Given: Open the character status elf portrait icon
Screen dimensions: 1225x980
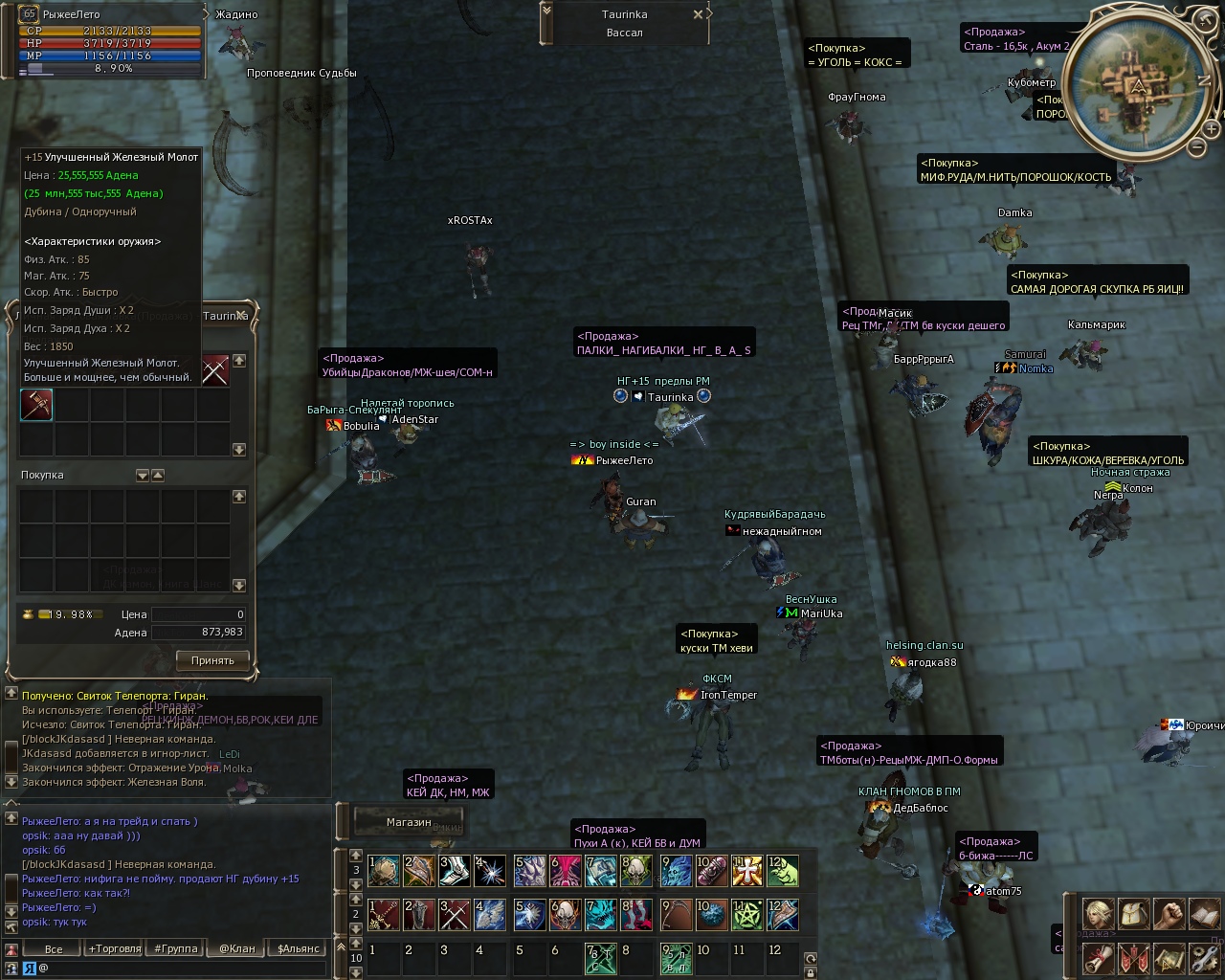Looking at the screenshot, I should coord(1098,913).
